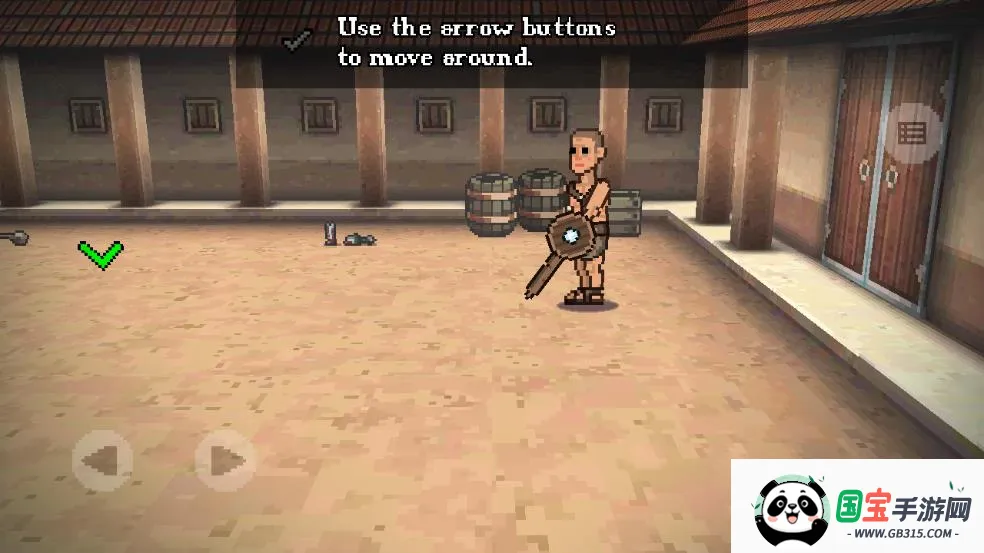This screenshot has height=553, width=984.
Task: Open the menu list button
Action: click(913, 134)
